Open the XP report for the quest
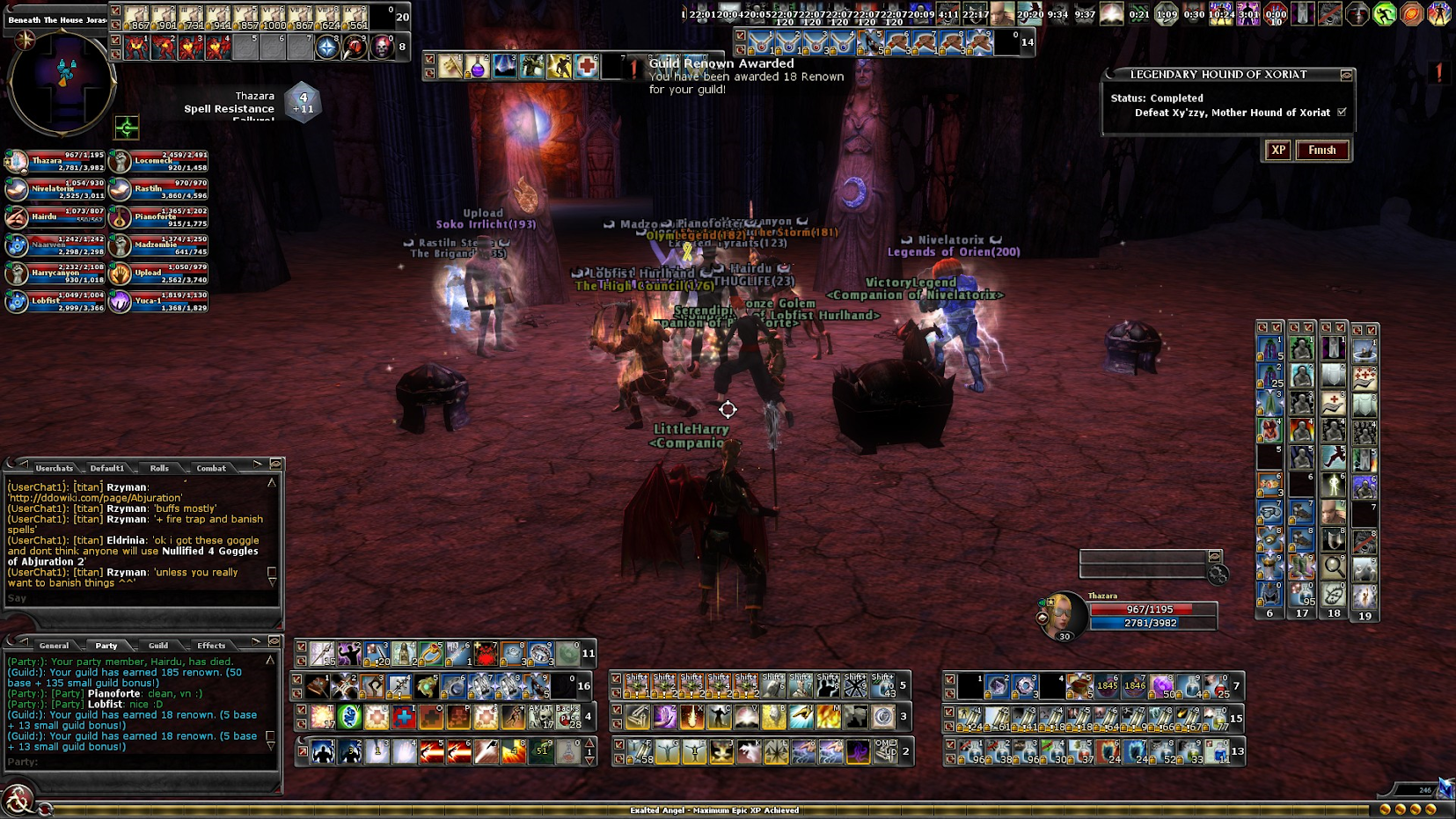Screen dimensions: 1456x819 (1278, 150)
